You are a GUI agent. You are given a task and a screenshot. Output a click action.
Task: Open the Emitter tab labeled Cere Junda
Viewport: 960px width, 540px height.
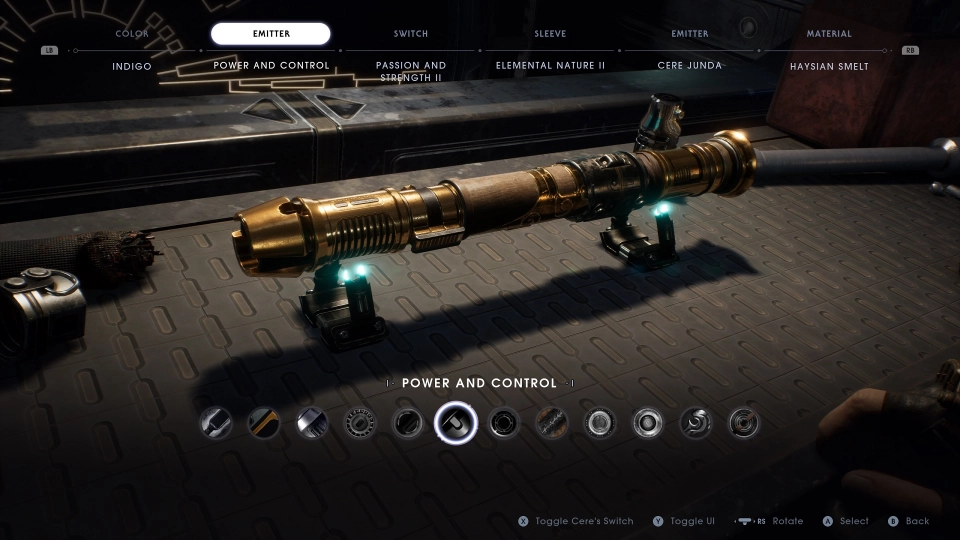[x=689, y=34]
